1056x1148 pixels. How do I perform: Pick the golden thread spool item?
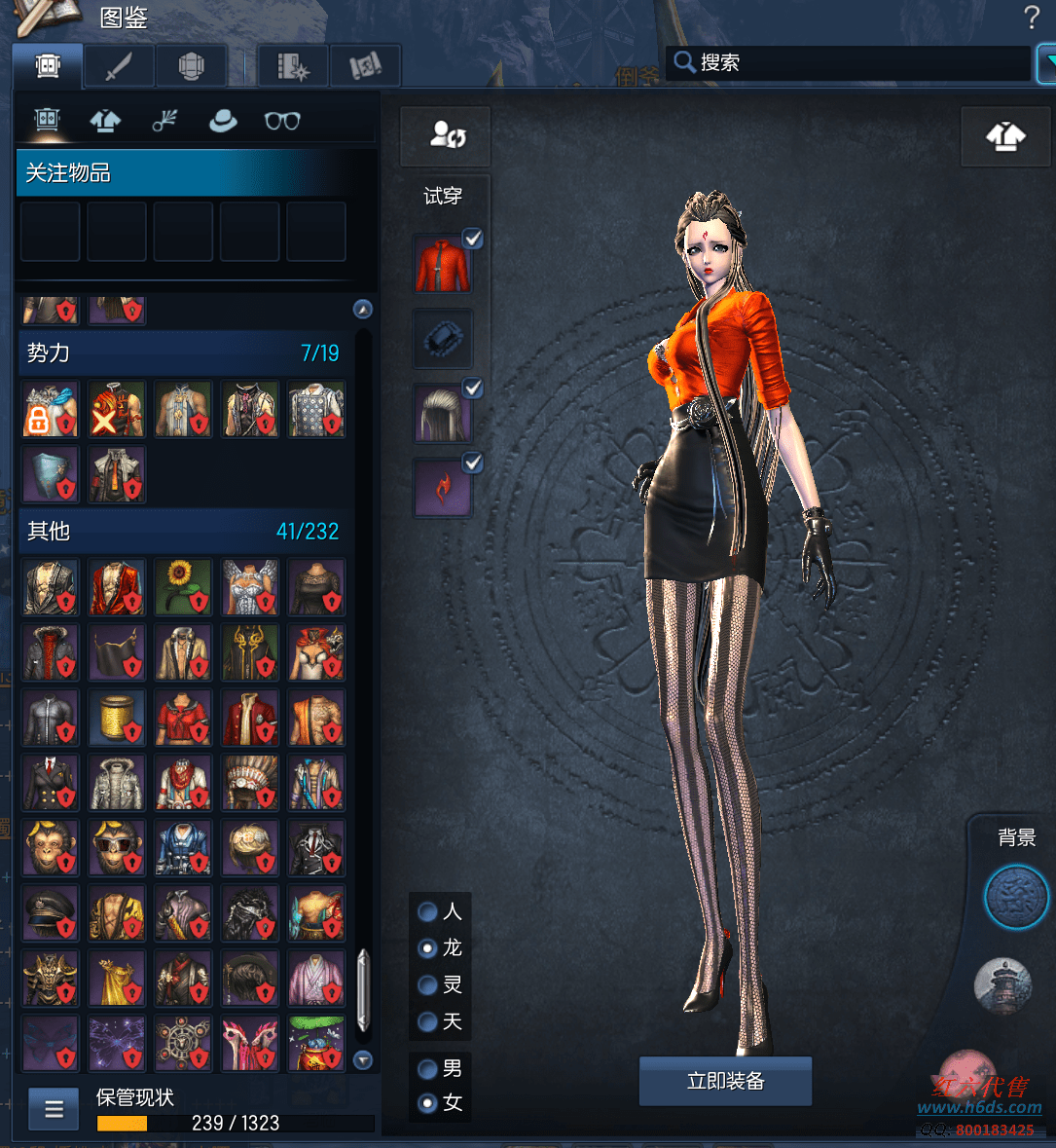tap(117, 718)
